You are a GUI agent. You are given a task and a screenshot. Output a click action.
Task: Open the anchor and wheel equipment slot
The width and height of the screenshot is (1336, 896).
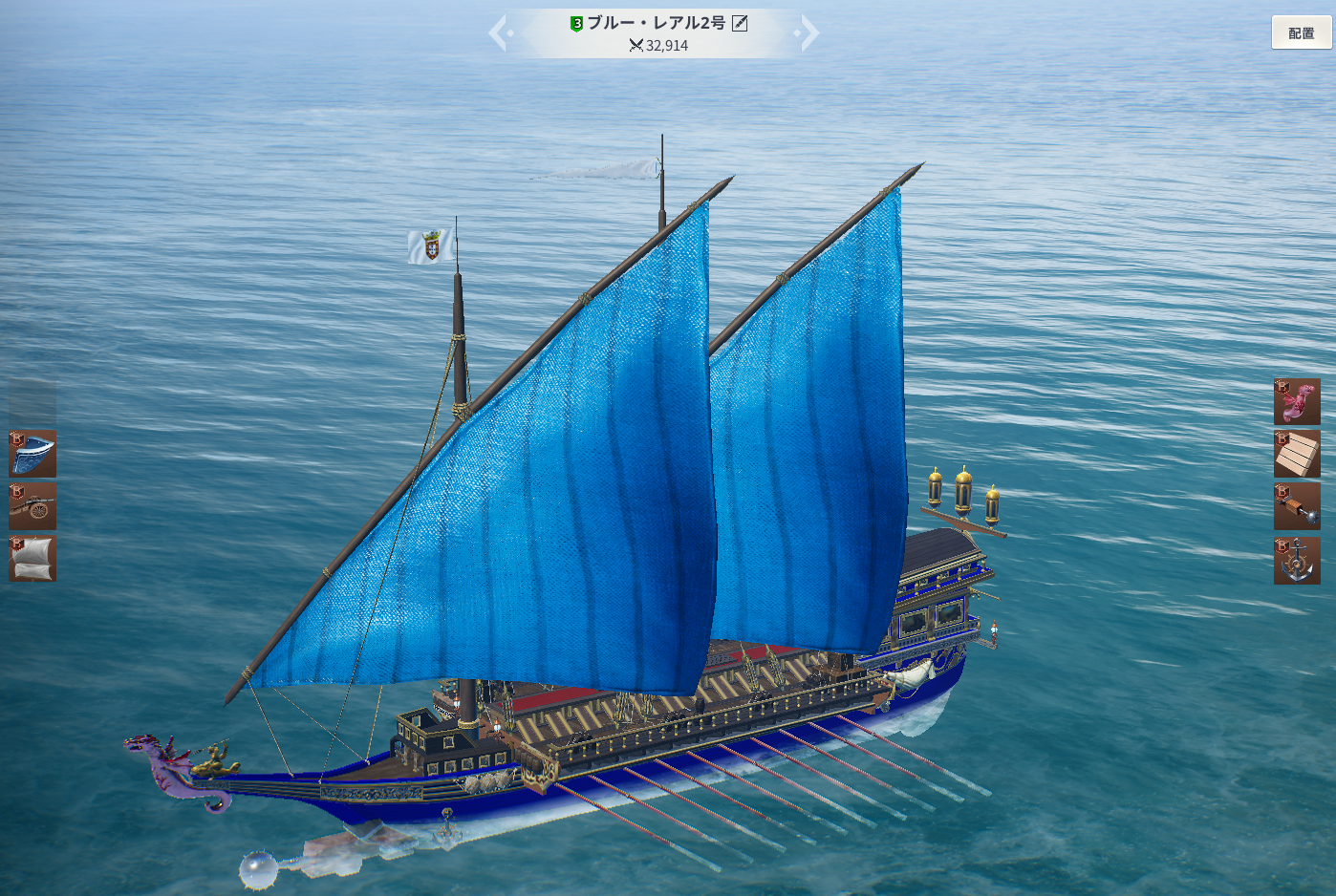click(x=1297, y=560)
